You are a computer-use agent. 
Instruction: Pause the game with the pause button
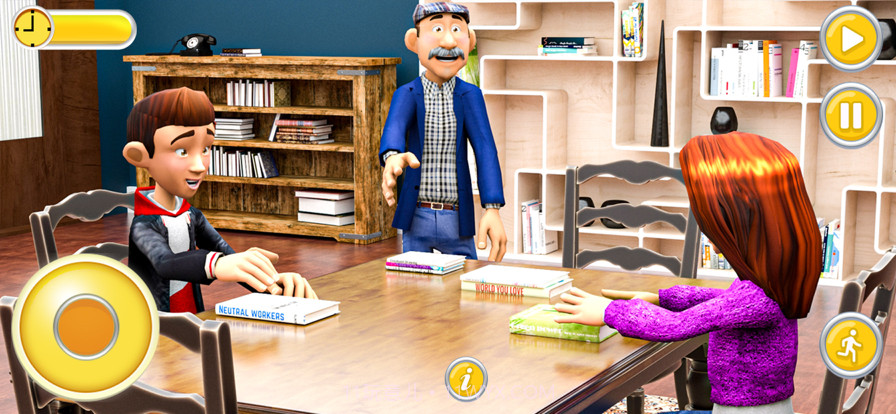850,115
